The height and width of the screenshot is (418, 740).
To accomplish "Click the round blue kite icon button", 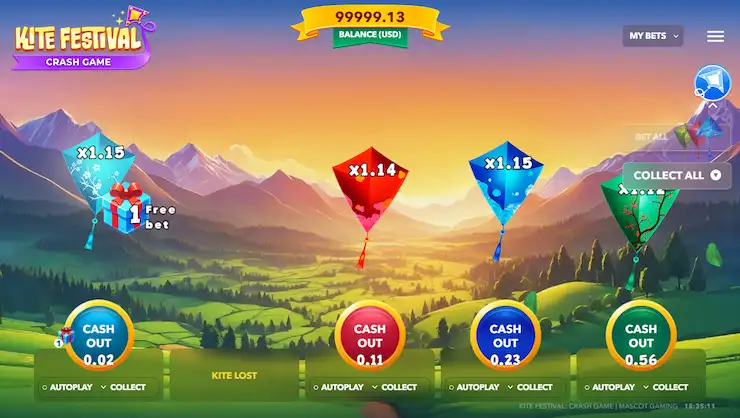I will pyautogui.click(x=712, y=82).
